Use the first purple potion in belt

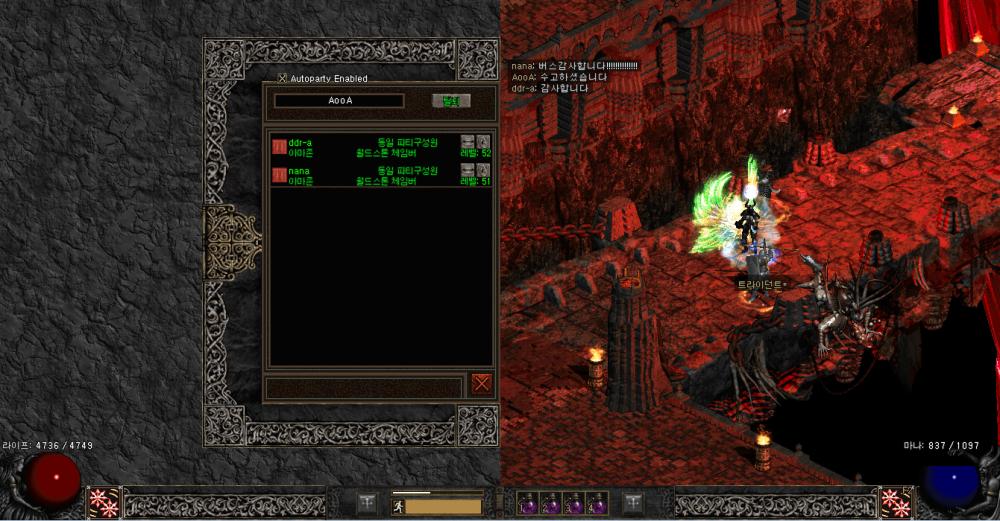[x=528, y=503]
